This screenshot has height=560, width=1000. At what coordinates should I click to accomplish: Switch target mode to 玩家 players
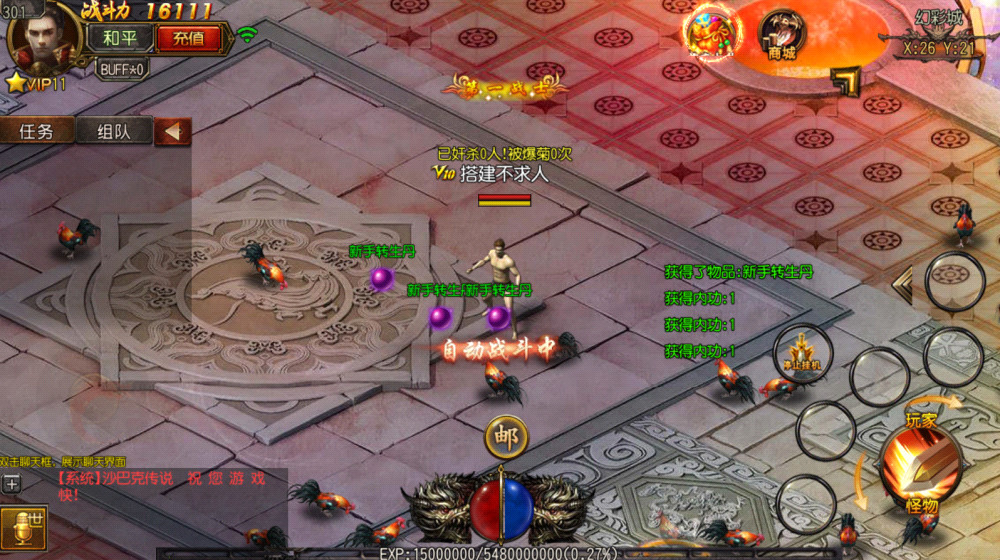point(921,420)
